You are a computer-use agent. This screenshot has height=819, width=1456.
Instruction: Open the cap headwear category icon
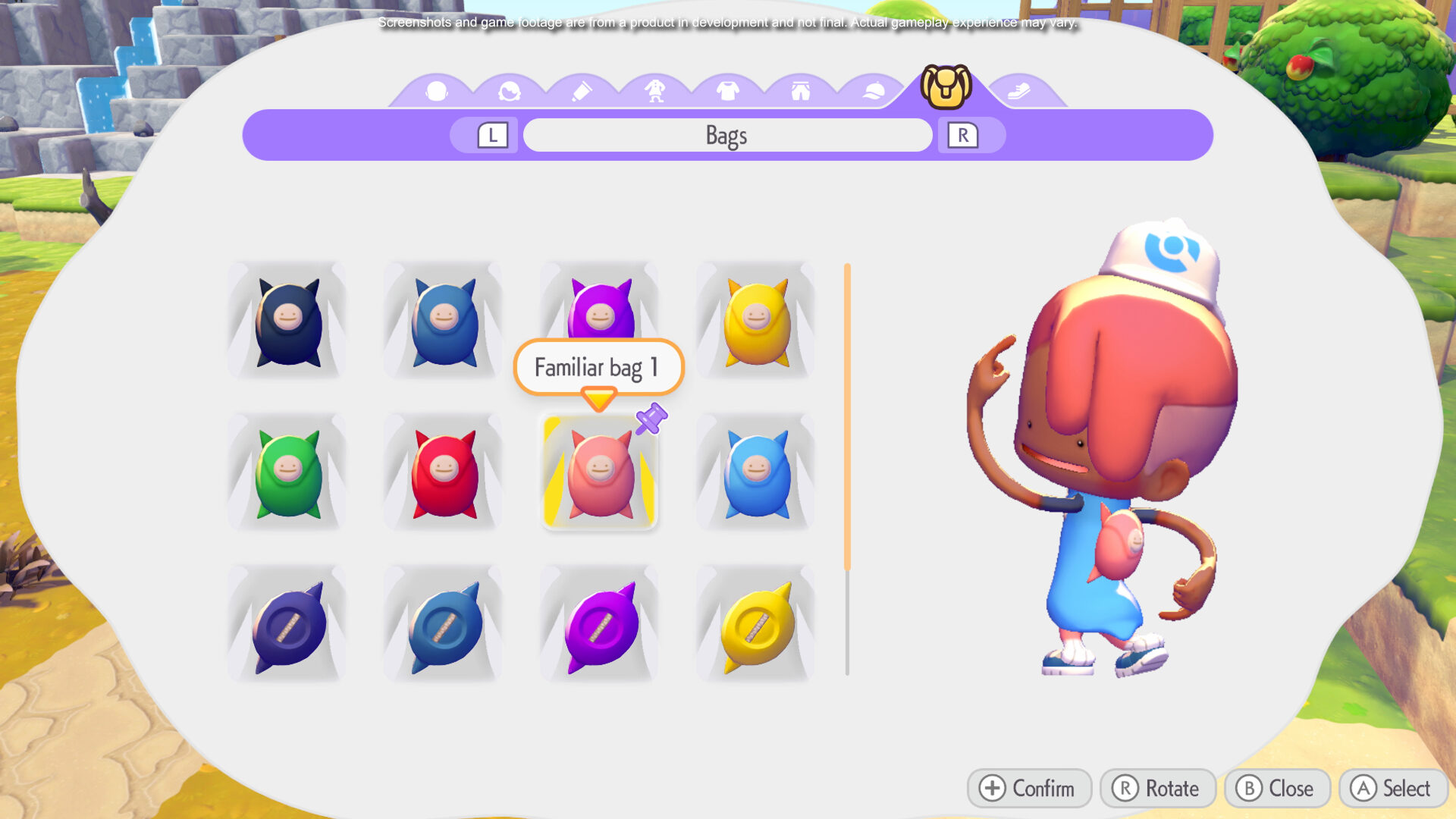pyautogui.click(x=872, y=89)
